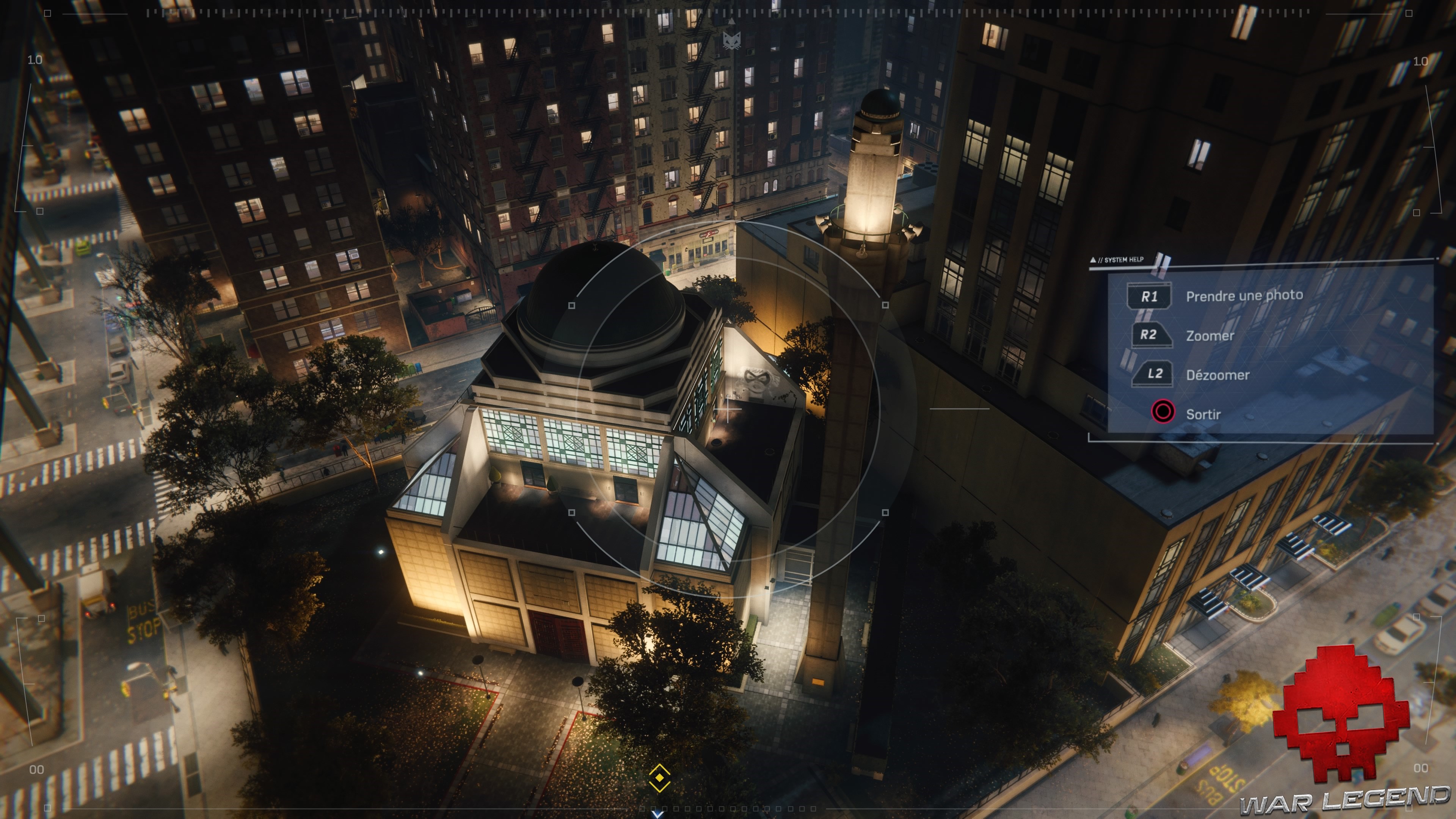
Task: Click the 1.0 zoom scale marker
Action: pyautogui.click(x=35, y=61)
